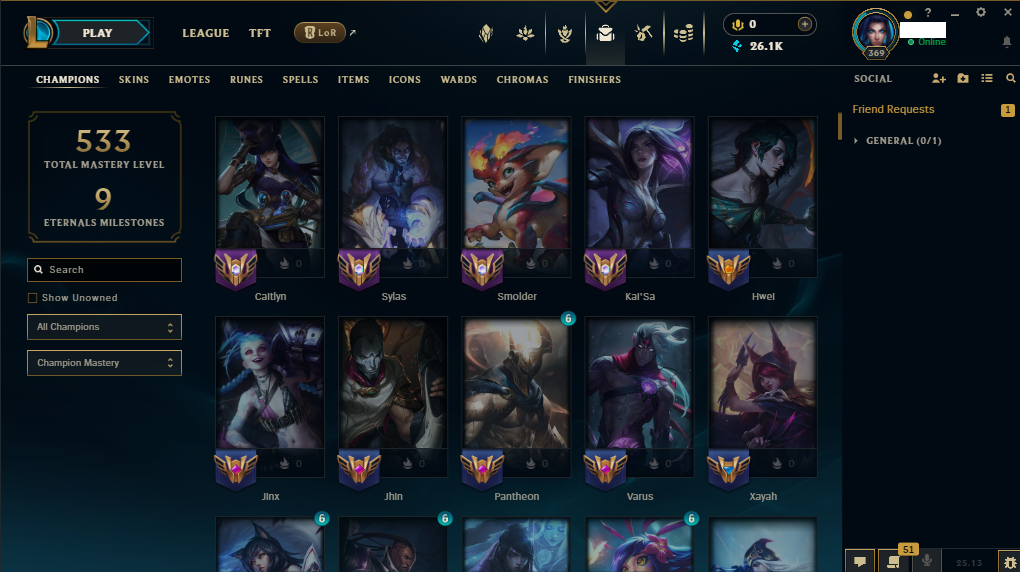
Task: Toggle the Show Unowned checkbox
Action: [x=33, y=298]
